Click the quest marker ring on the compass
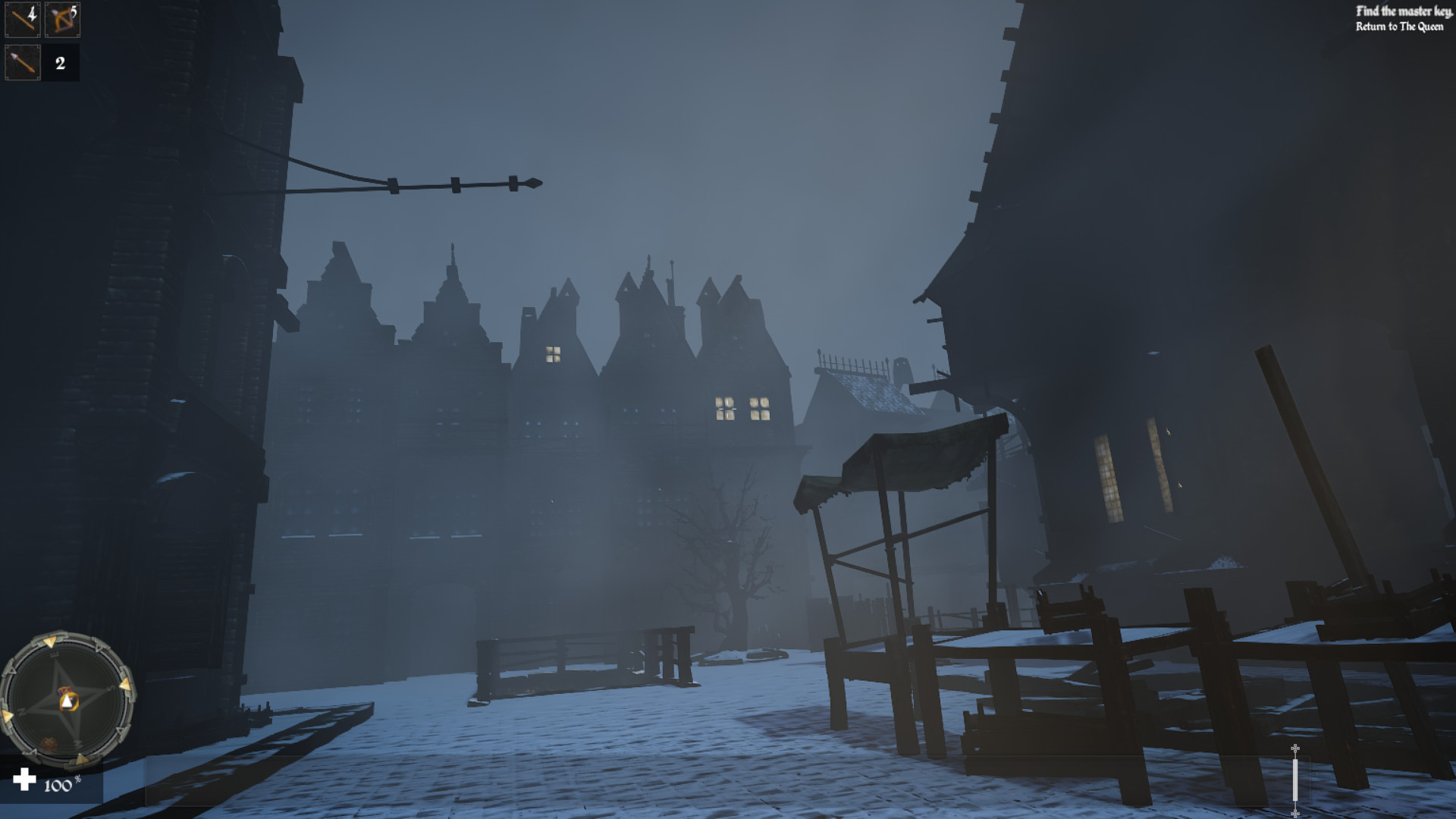 click(71, 702)
